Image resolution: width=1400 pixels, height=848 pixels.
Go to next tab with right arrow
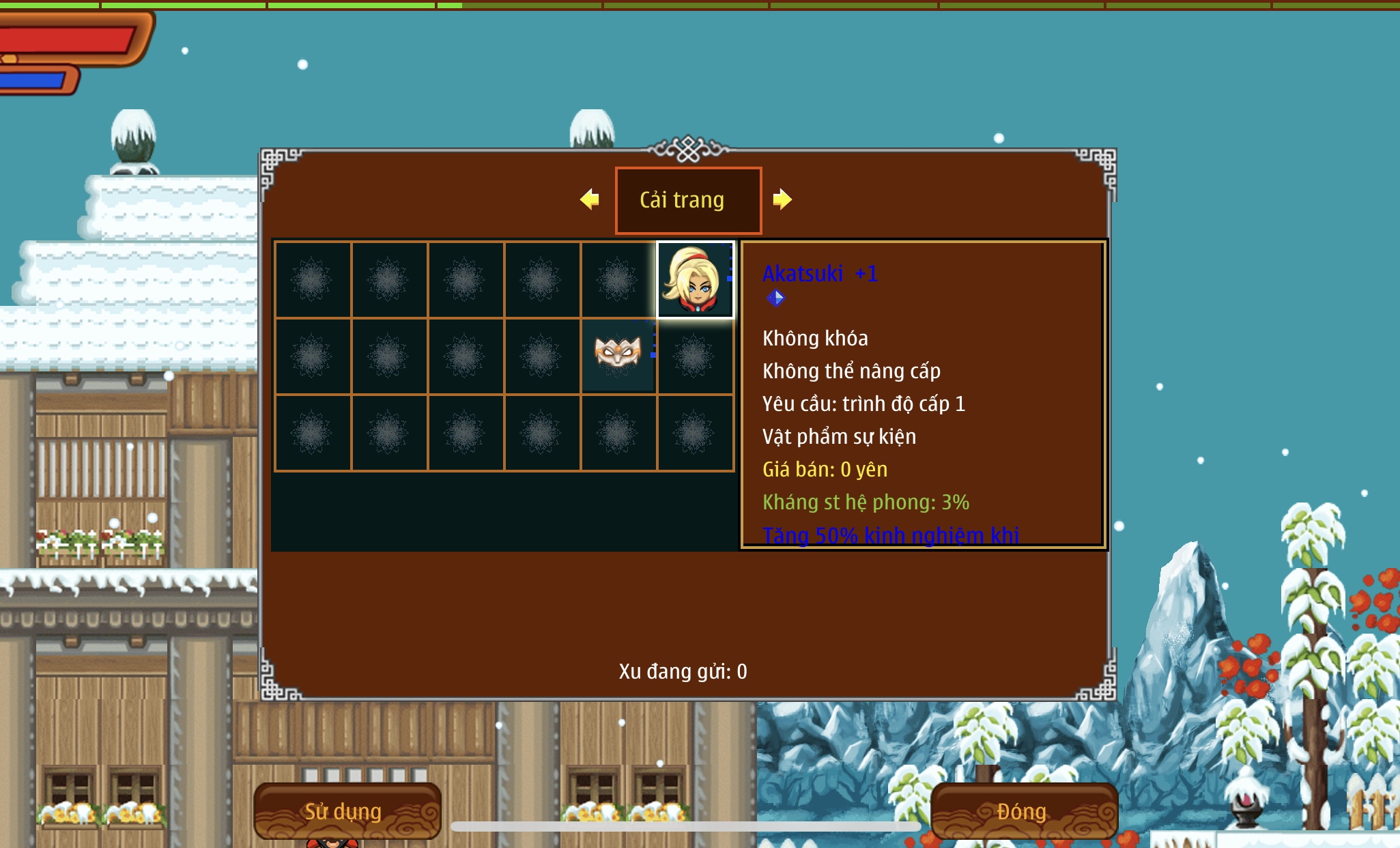pyautogui.click(x=782, y=199)
